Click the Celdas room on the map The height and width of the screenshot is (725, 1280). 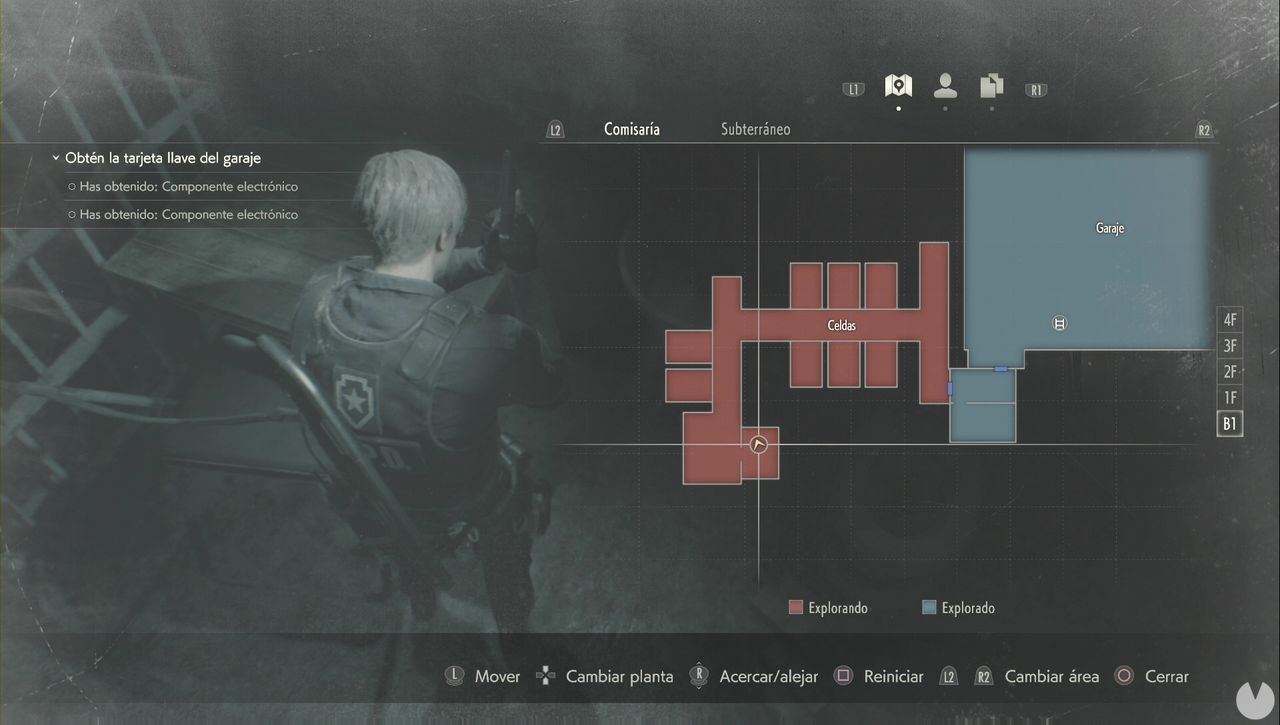pyautogui.click(x=841, y=325)
